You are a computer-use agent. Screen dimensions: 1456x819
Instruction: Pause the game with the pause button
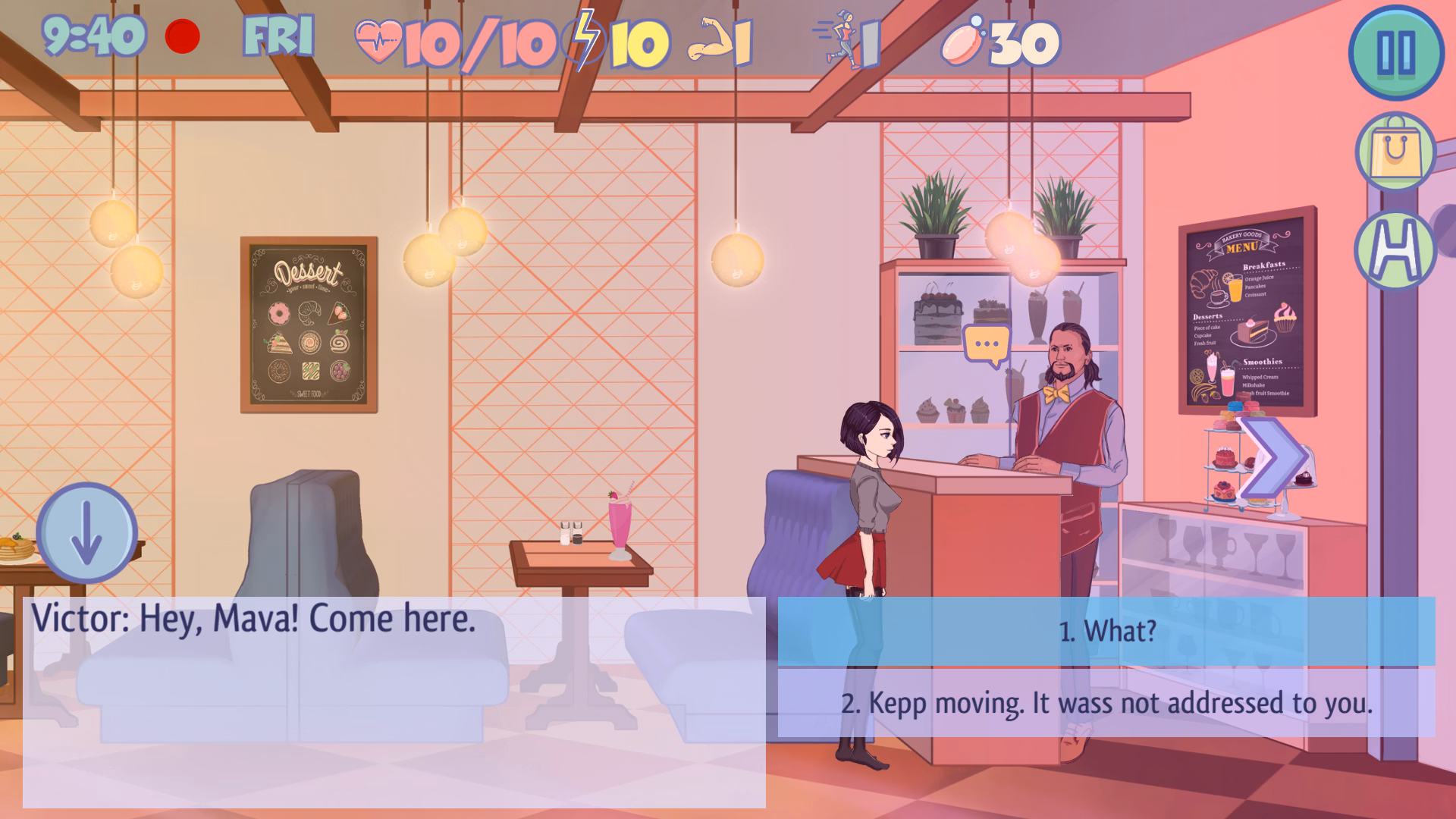click(x=1396, y=52)
